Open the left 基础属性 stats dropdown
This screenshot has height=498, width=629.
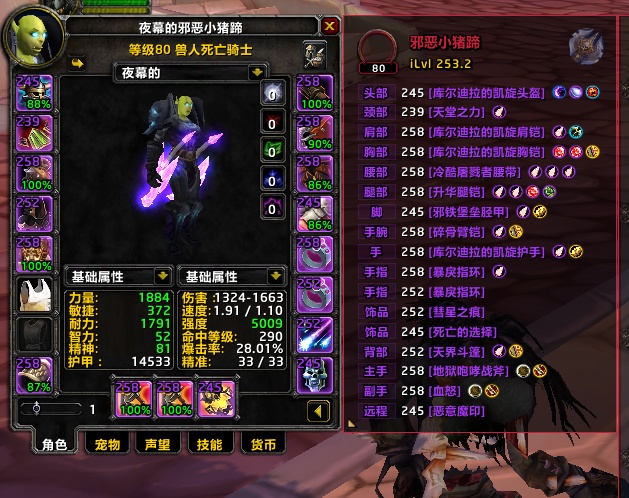tap(162, 276)
